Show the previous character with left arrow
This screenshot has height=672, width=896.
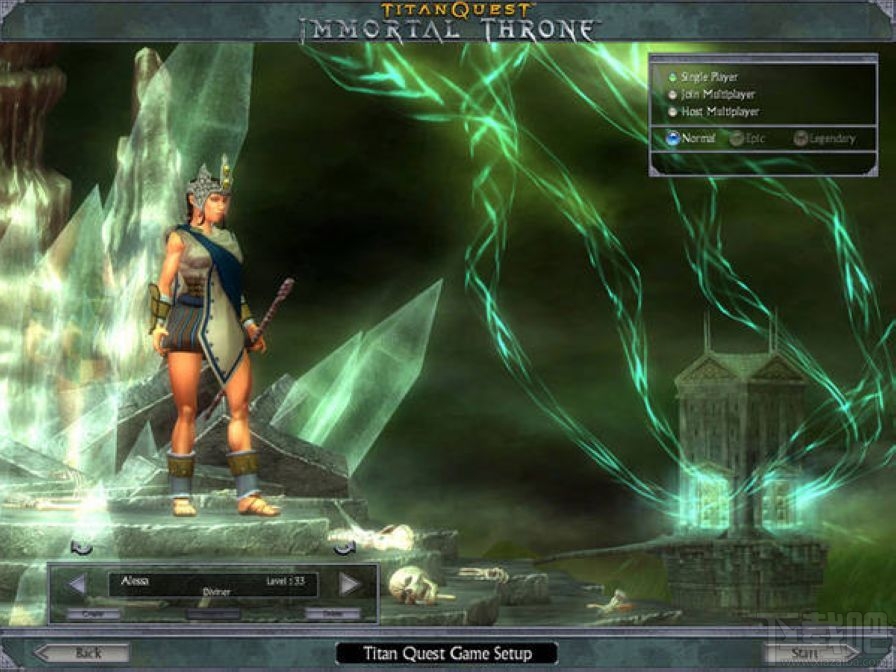[77, 584]
